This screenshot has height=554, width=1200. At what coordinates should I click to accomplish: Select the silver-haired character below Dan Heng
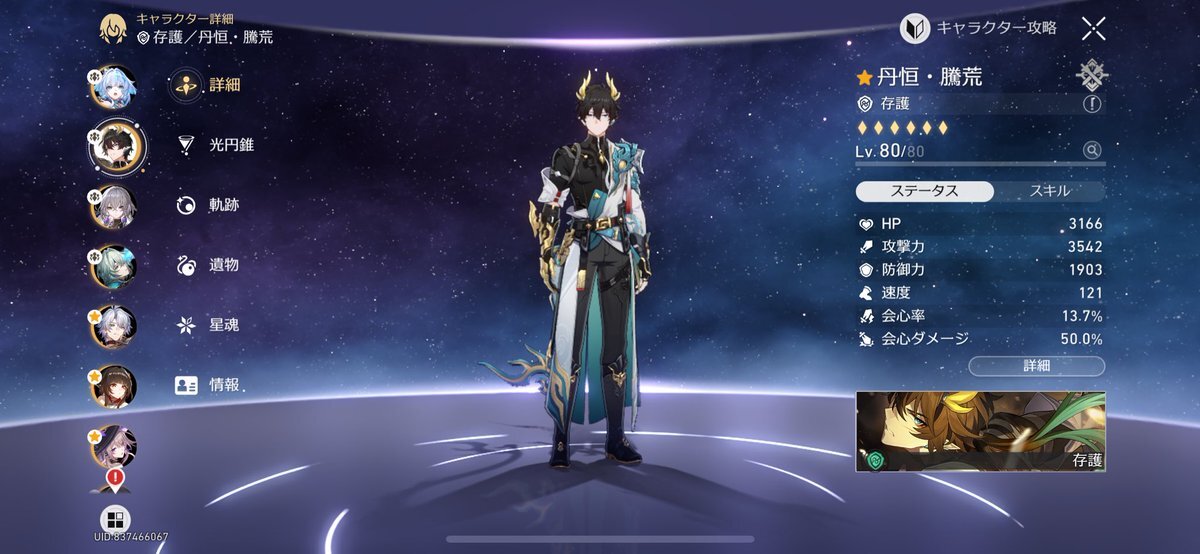(x=113, y=207)
